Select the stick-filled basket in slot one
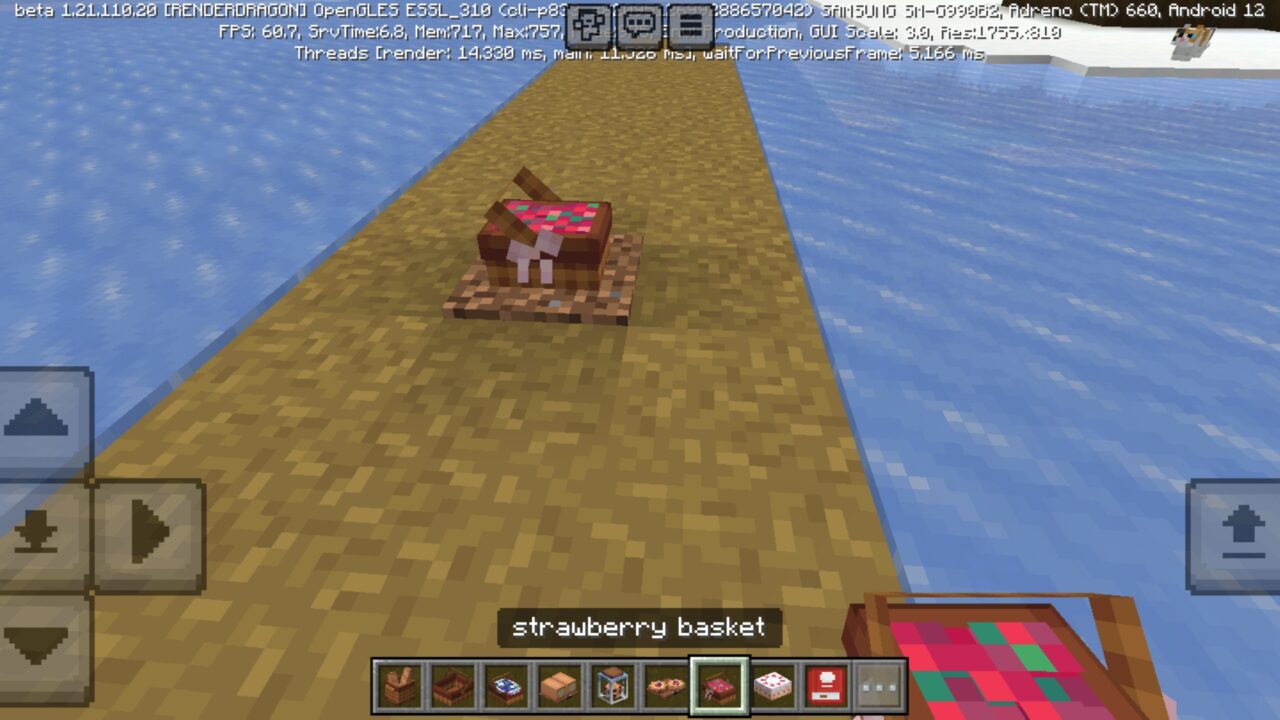This screenshot has width=1280, height=720. tap(398, 688)
